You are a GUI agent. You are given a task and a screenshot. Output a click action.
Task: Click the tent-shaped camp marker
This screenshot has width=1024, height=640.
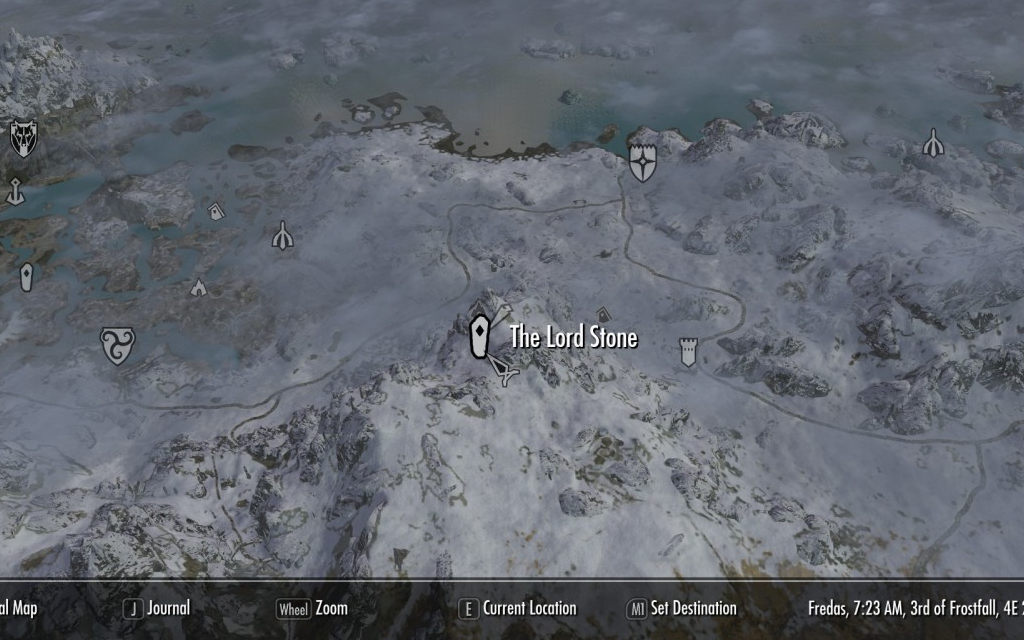pos(198,288)
